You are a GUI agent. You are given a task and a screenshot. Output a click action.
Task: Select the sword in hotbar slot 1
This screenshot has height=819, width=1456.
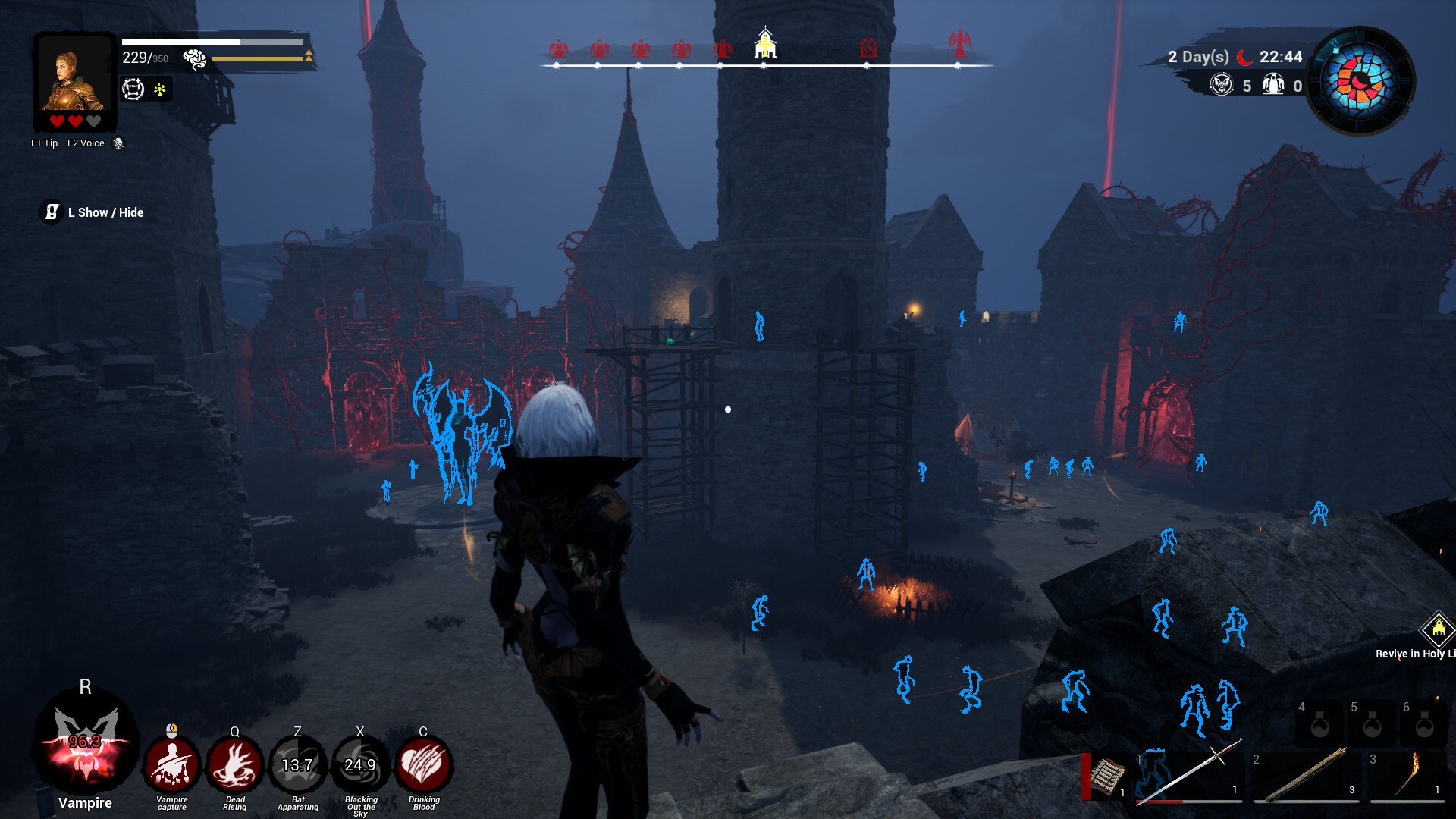(1189, 775)
